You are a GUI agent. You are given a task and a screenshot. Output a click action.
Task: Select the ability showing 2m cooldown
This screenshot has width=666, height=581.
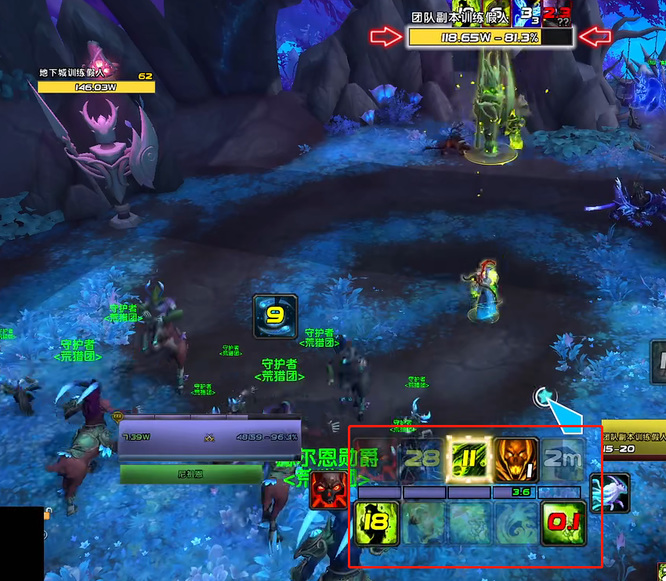563,461
